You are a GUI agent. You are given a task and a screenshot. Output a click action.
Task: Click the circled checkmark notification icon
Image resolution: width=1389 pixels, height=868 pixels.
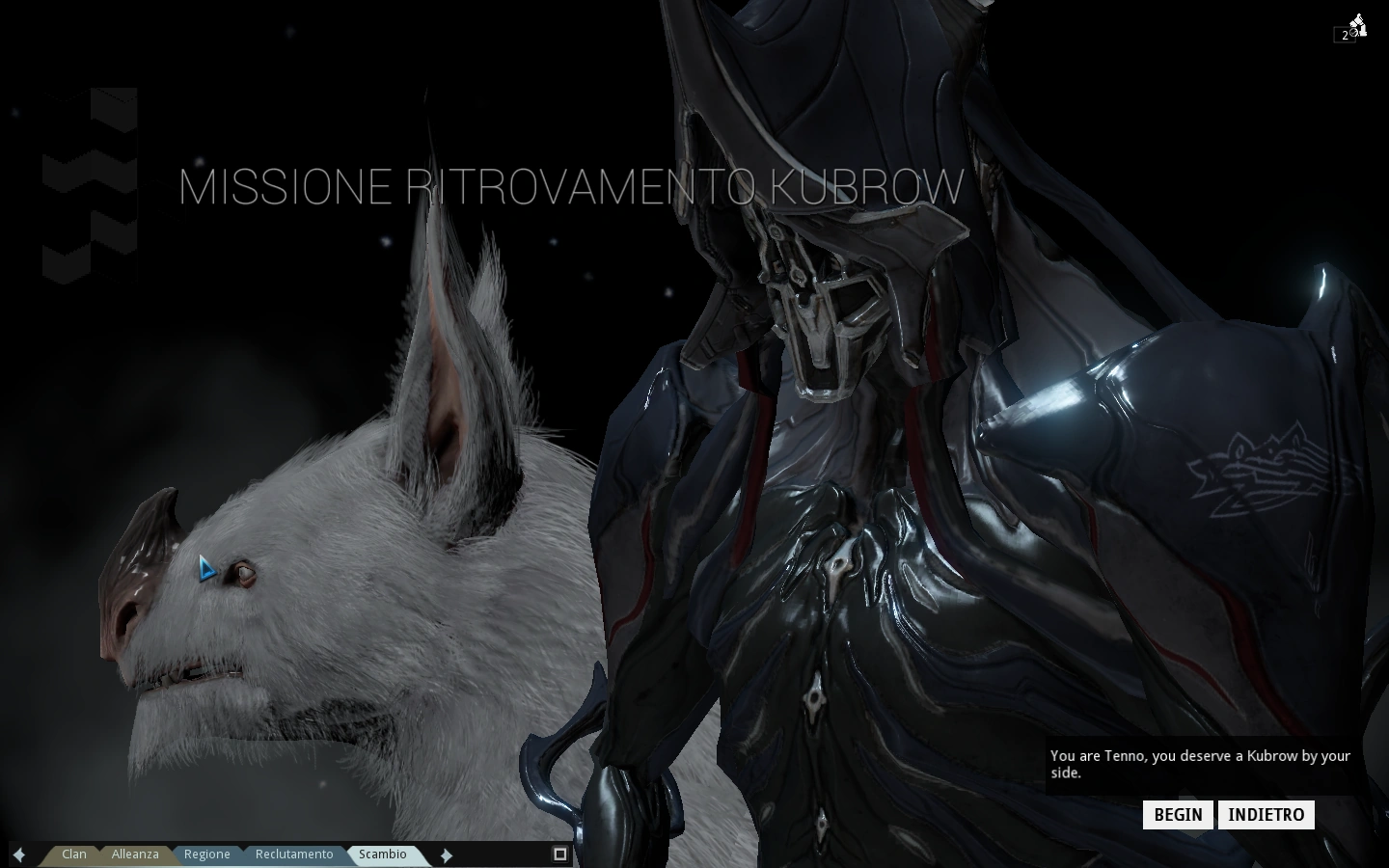1353,32
